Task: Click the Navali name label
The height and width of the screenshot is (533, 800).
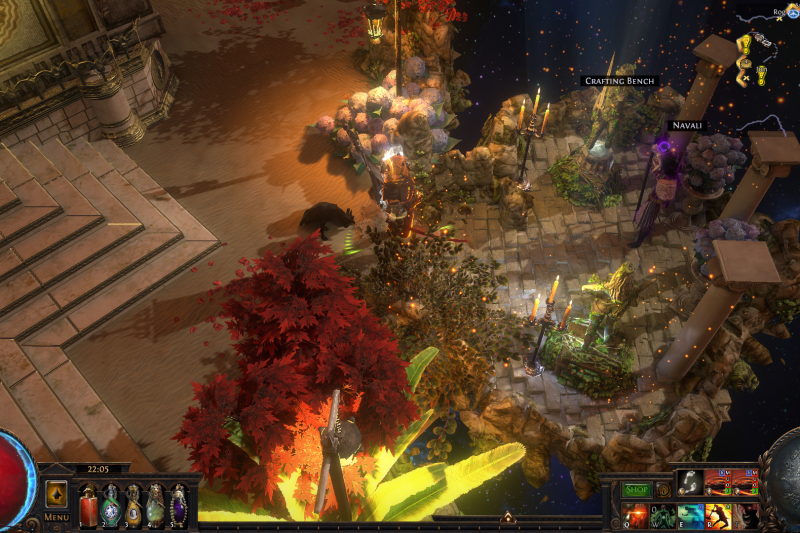Action: tap(686, 125)
